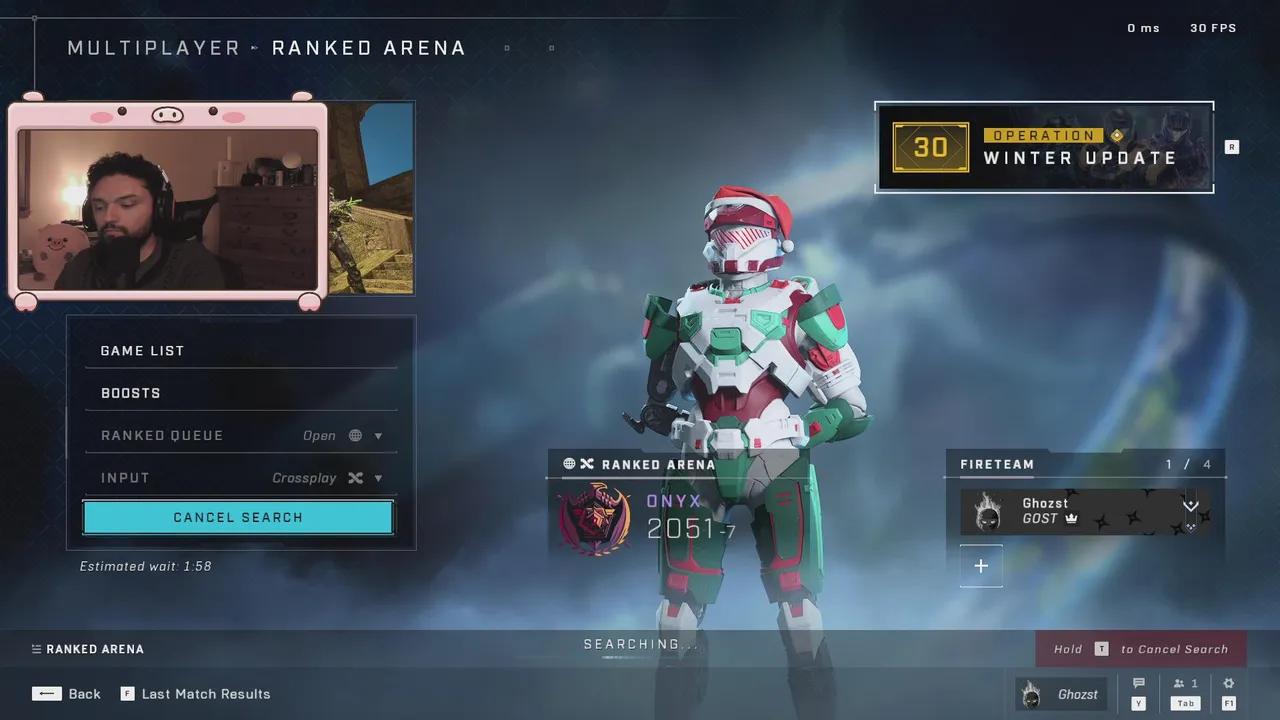Image resolution: width=1280 pixels, height=720 pixels.
Task: Change the Input Crossplay dropdown
Action: coord(240,478)
